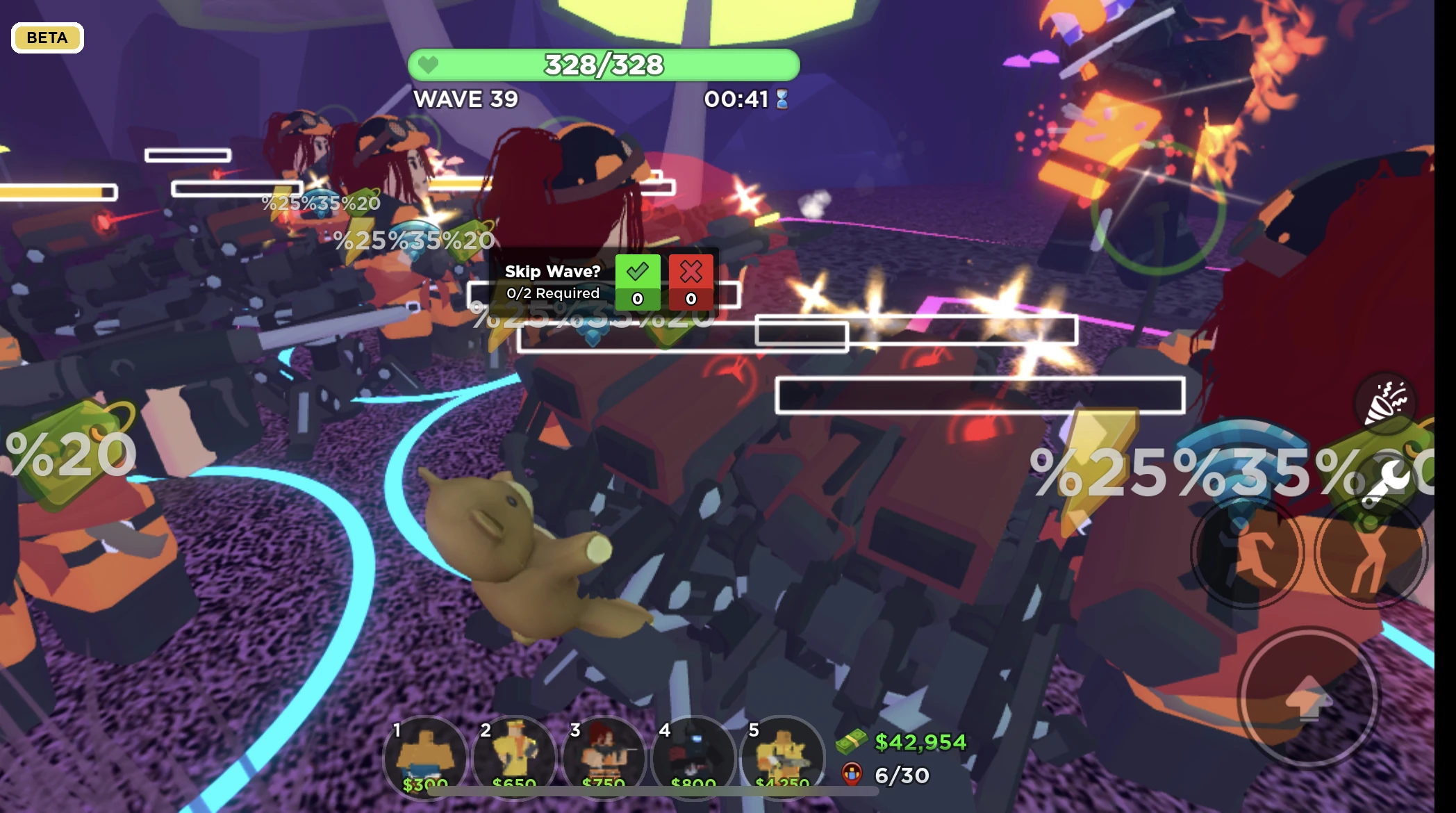Vote yes with the green checkmark
The height and width of the screenshot is (813, 1456).
(638, 272)
